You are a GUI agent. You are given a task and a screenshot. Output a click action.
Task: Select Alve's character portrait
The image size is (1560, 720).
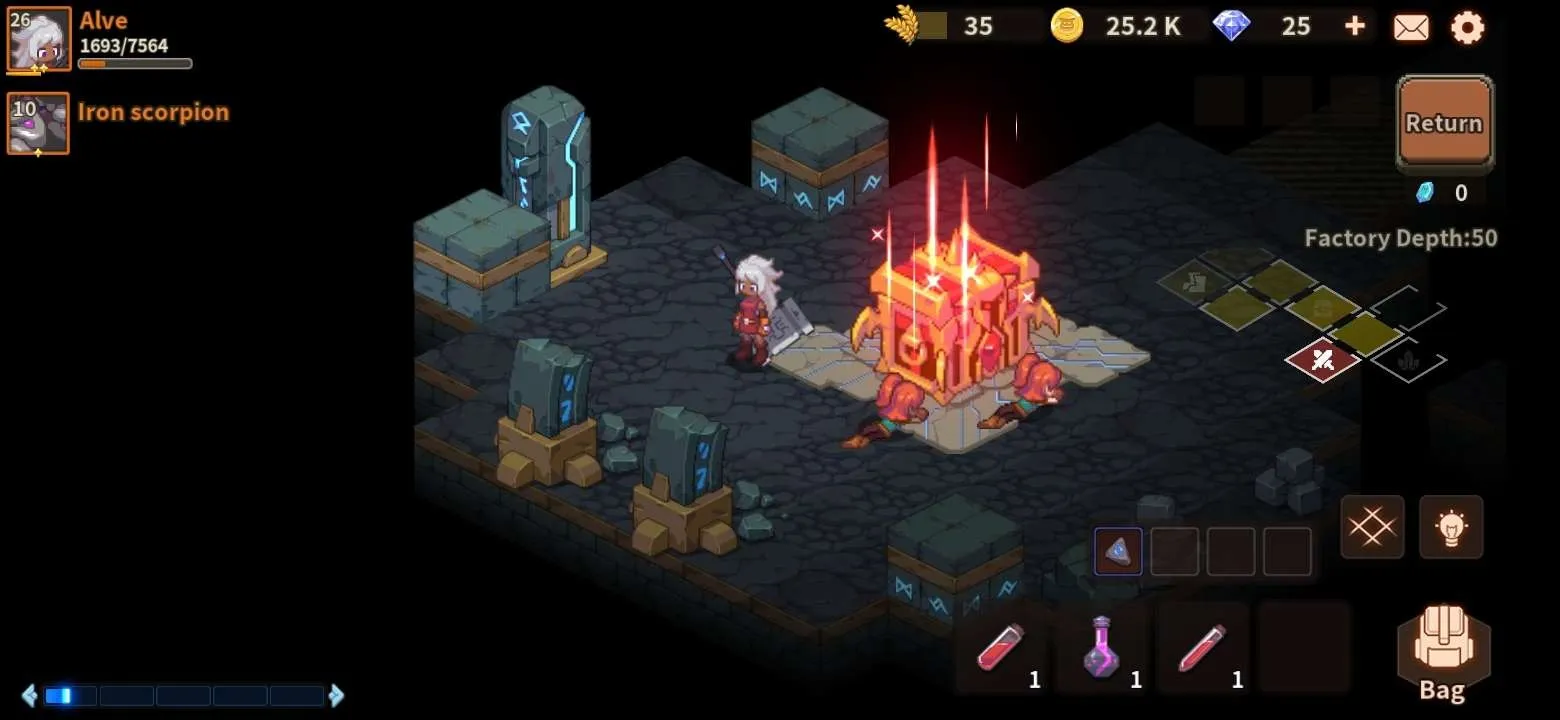tap(39, 39)
